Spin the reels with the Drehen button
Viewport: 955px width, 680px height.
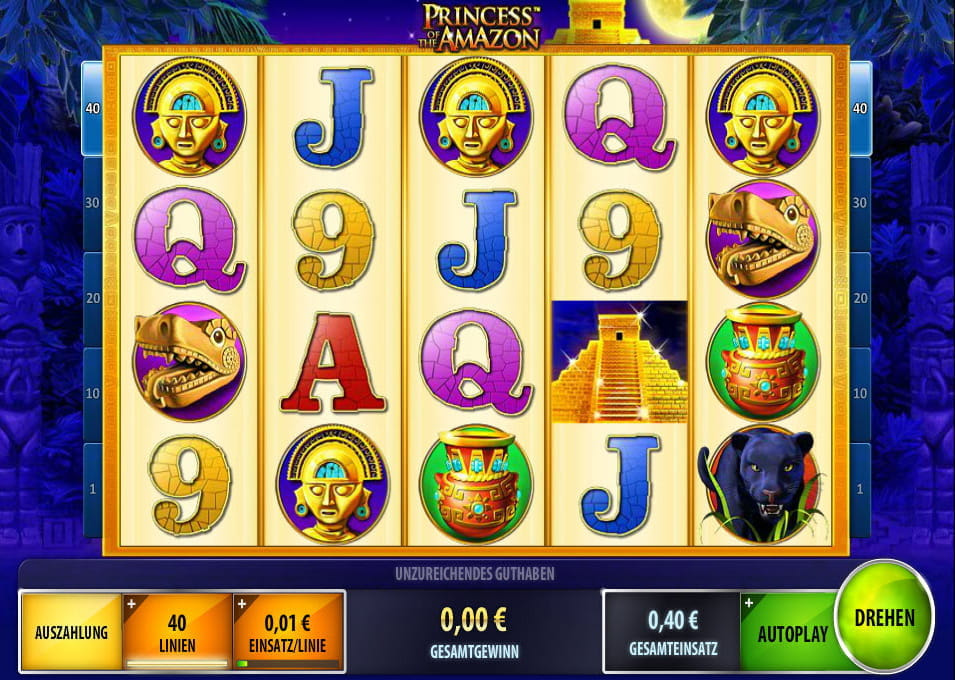pyautogui.click(x=884, y=616)
